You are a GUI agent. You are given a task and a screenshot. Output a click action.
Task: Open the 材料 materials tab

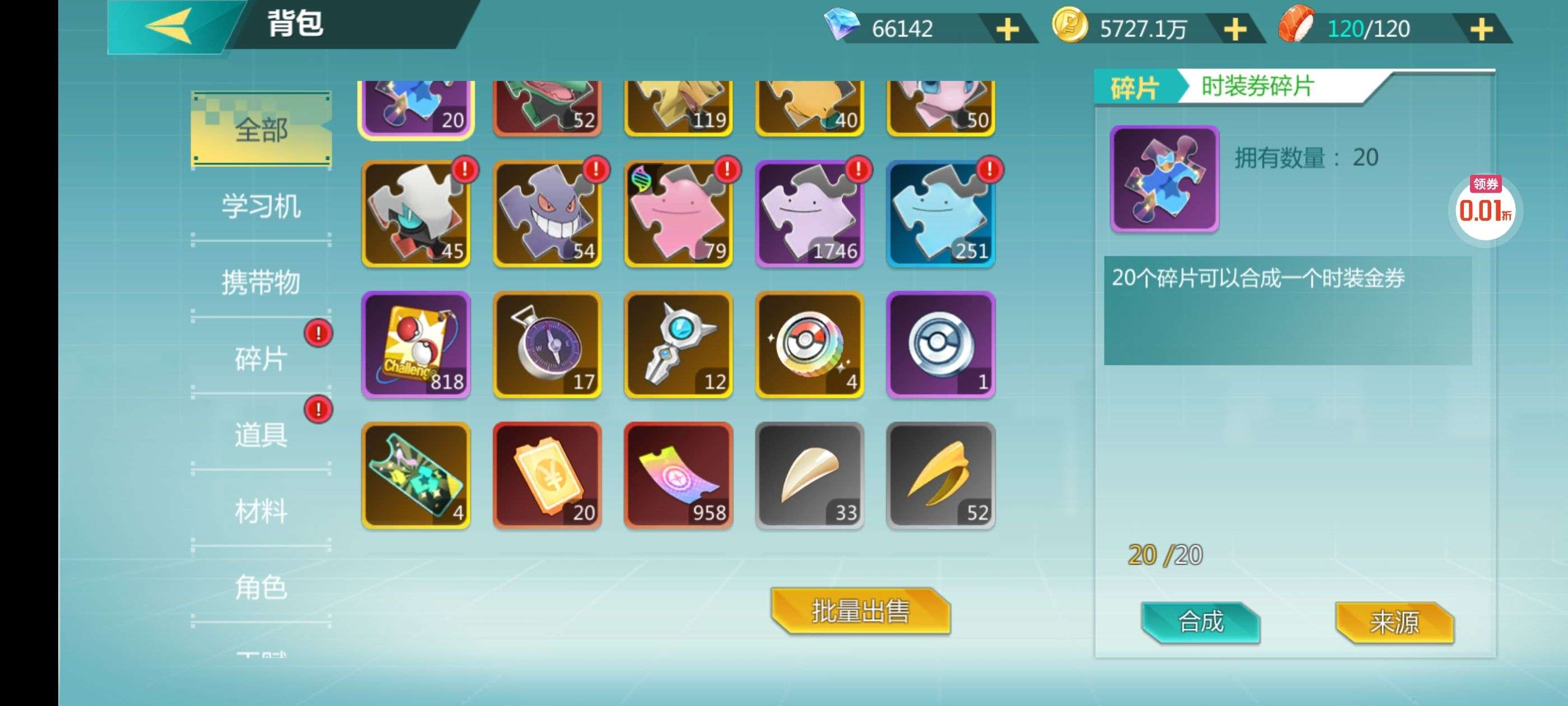pos(261,510)
